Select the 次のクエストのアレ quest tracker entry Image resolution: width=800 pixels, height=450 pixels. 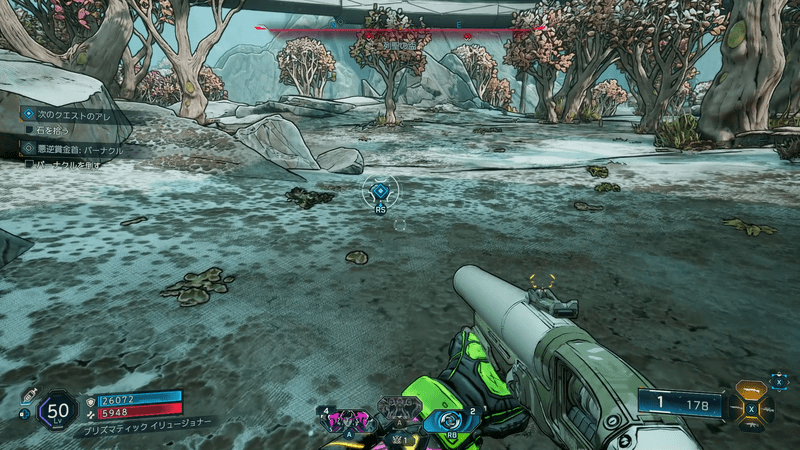click(x=70, y=114)
